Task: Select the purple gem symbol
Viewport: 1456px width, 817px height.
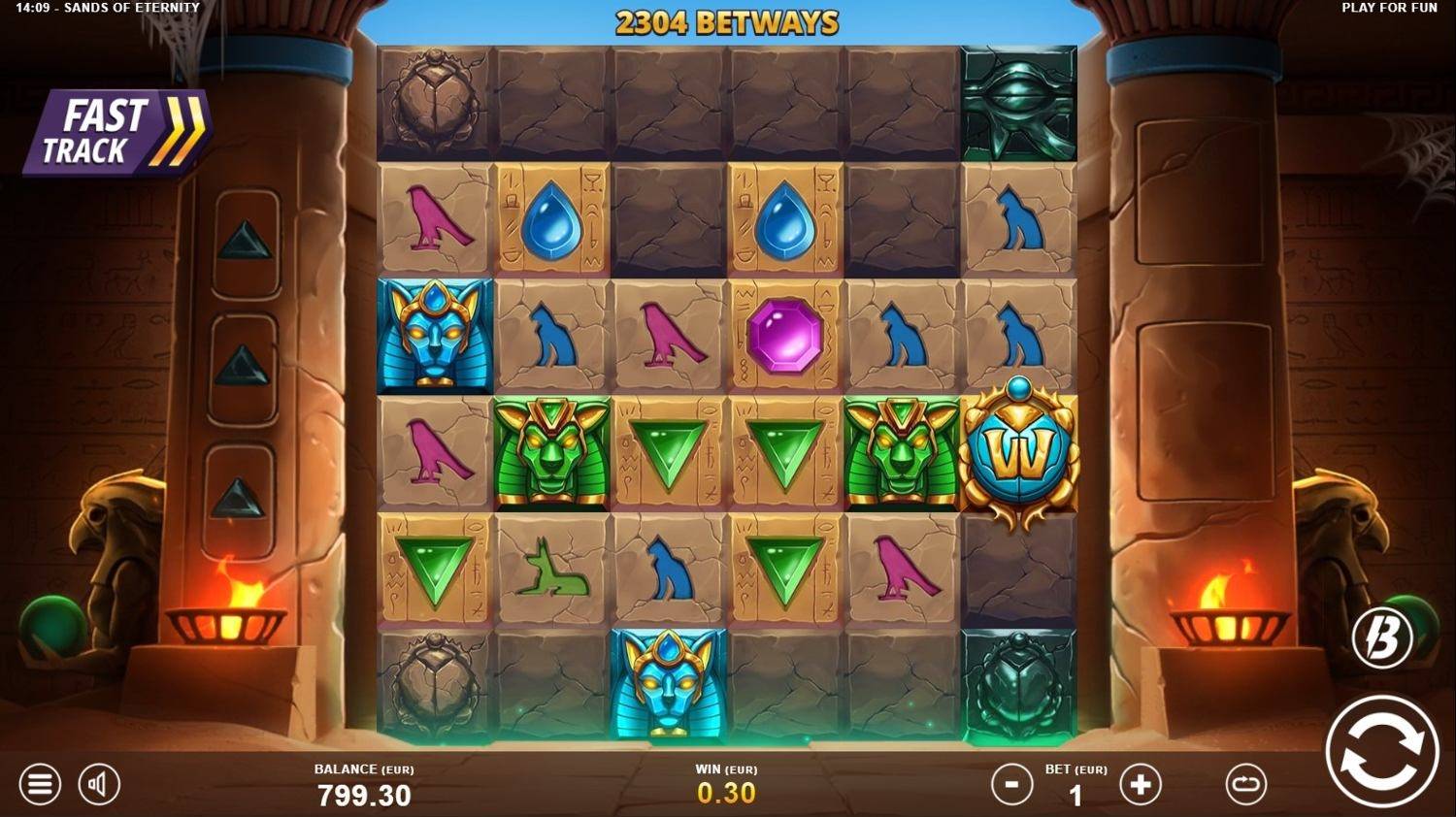Action: pos(782,335)
